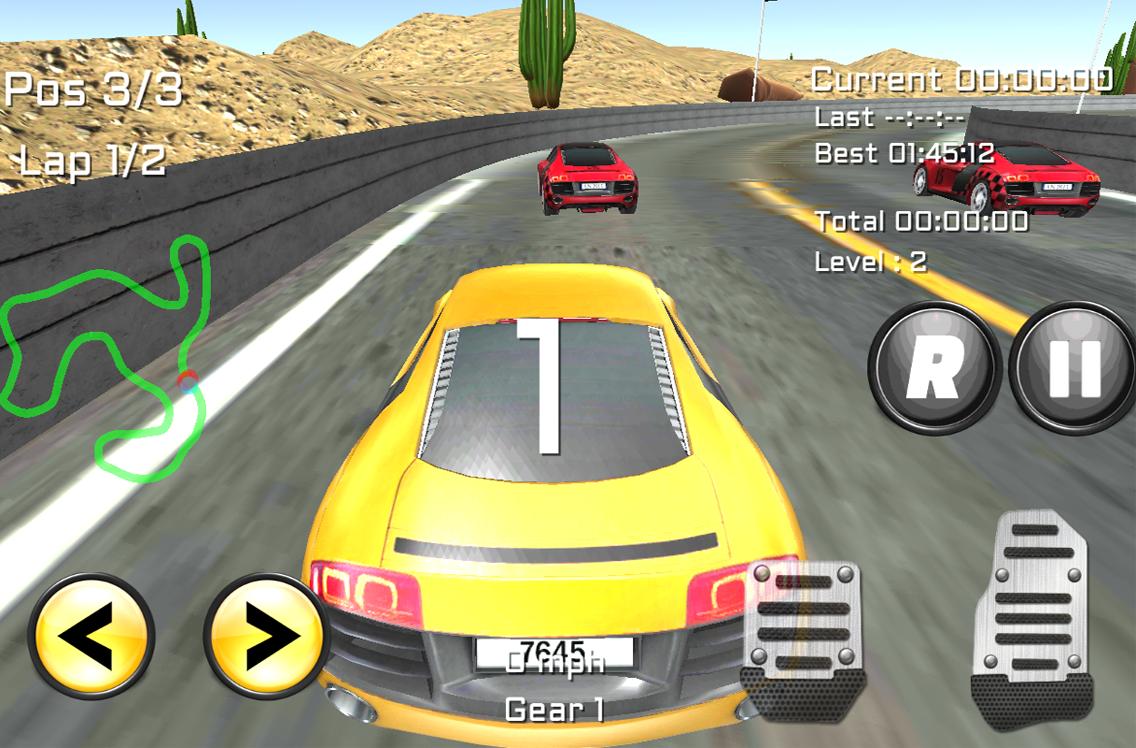
Task: Step on the tall accelerator pedal
Action: [1033, 617]
